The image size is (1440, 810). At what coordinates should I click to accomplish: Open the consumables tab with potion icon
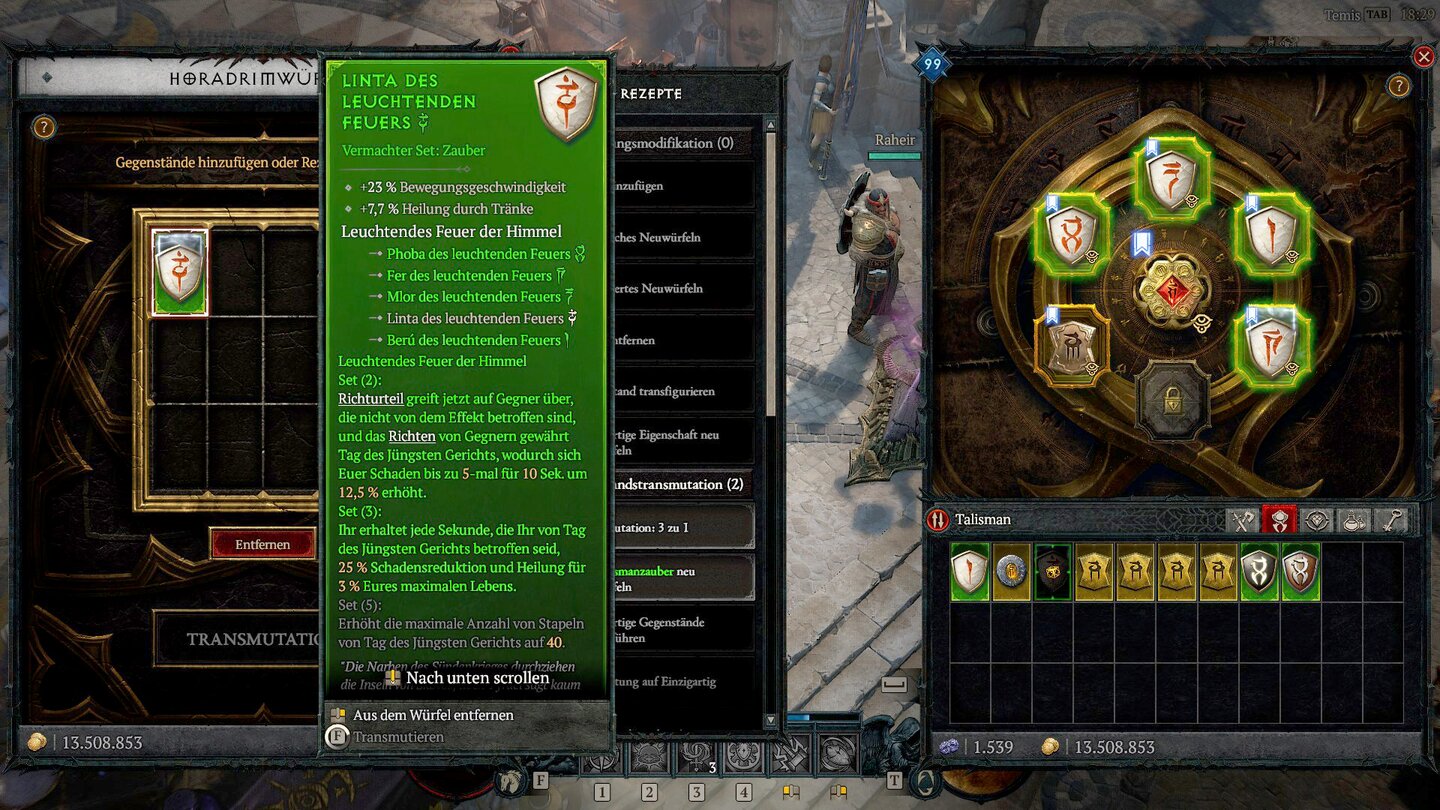tap(1354, 520)
